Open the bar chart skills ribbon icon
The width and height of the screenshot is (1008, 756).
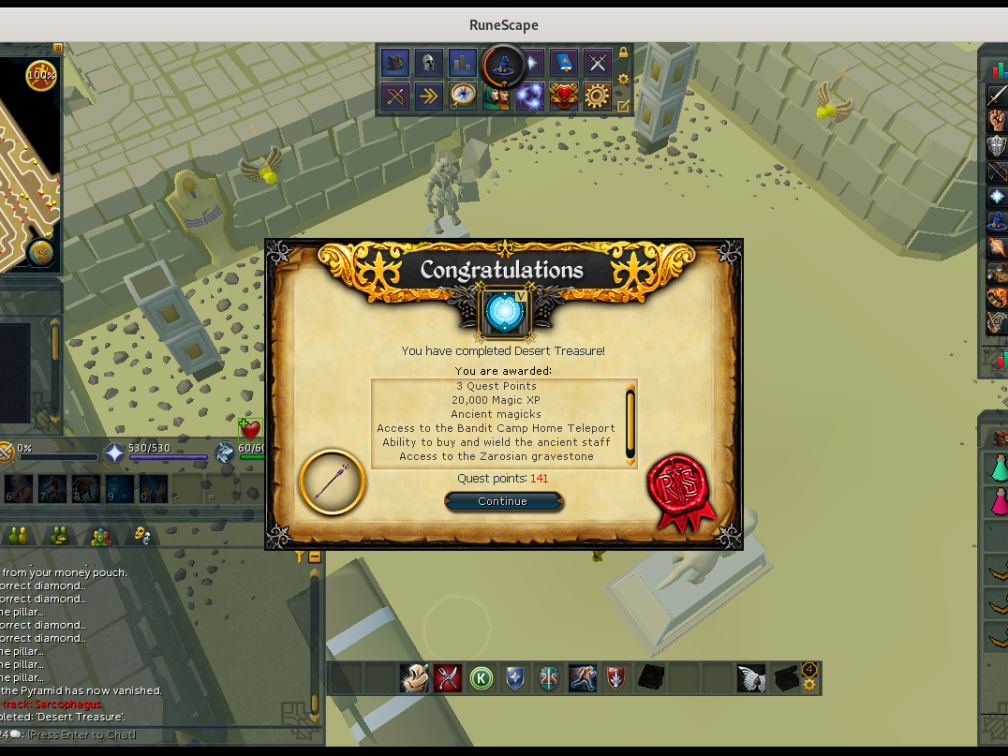(x=462, y=63)
